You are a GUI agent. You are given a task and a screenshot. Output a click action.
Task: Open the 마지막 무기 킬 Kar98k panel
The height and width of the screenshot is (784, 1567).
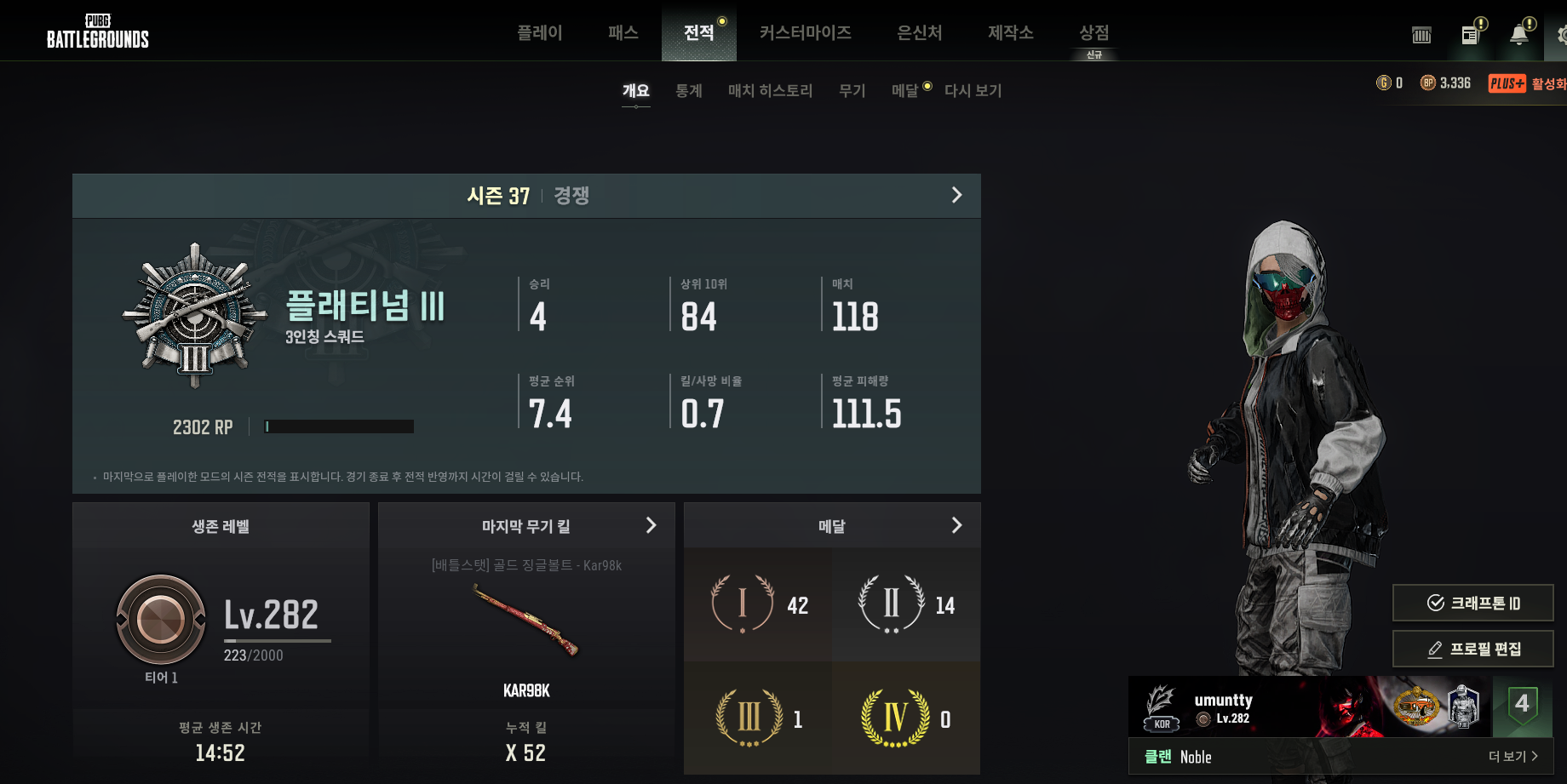[651, 526]
